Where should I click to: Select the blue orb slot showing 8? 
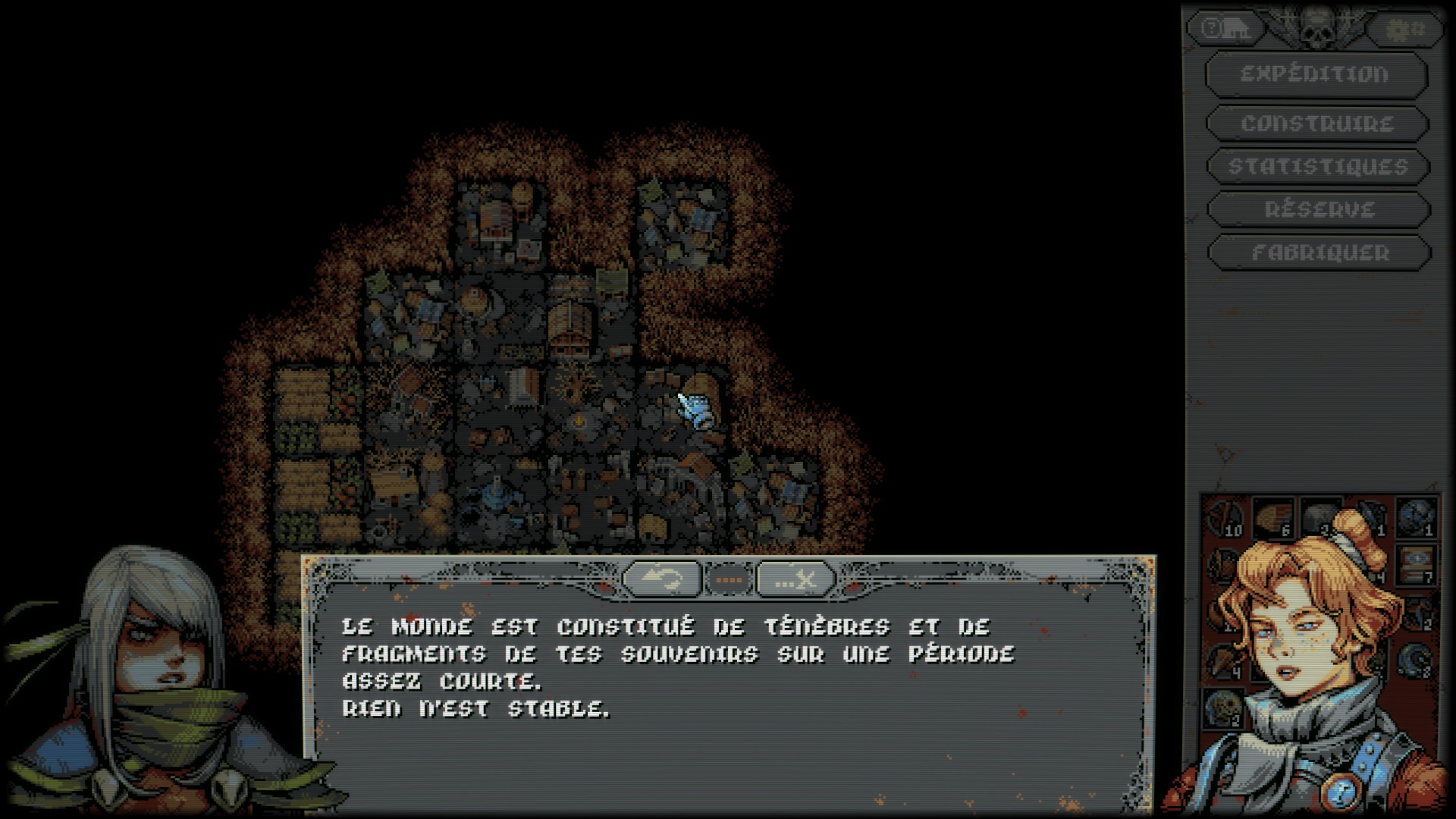point(1415,660)
